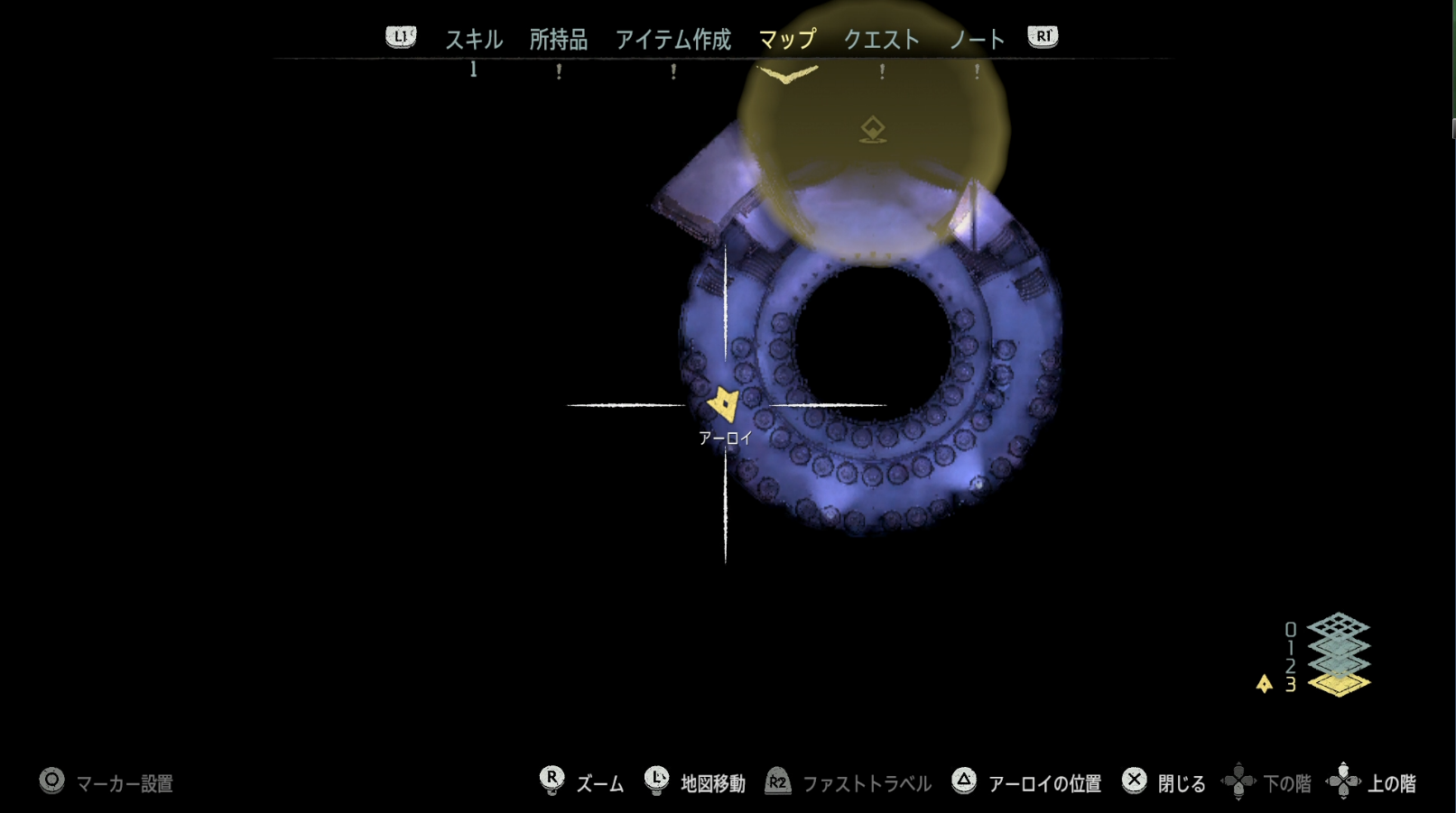1456x813 pixels.
Task: Switch to the クエスト tab
Action: pos(881,39)
